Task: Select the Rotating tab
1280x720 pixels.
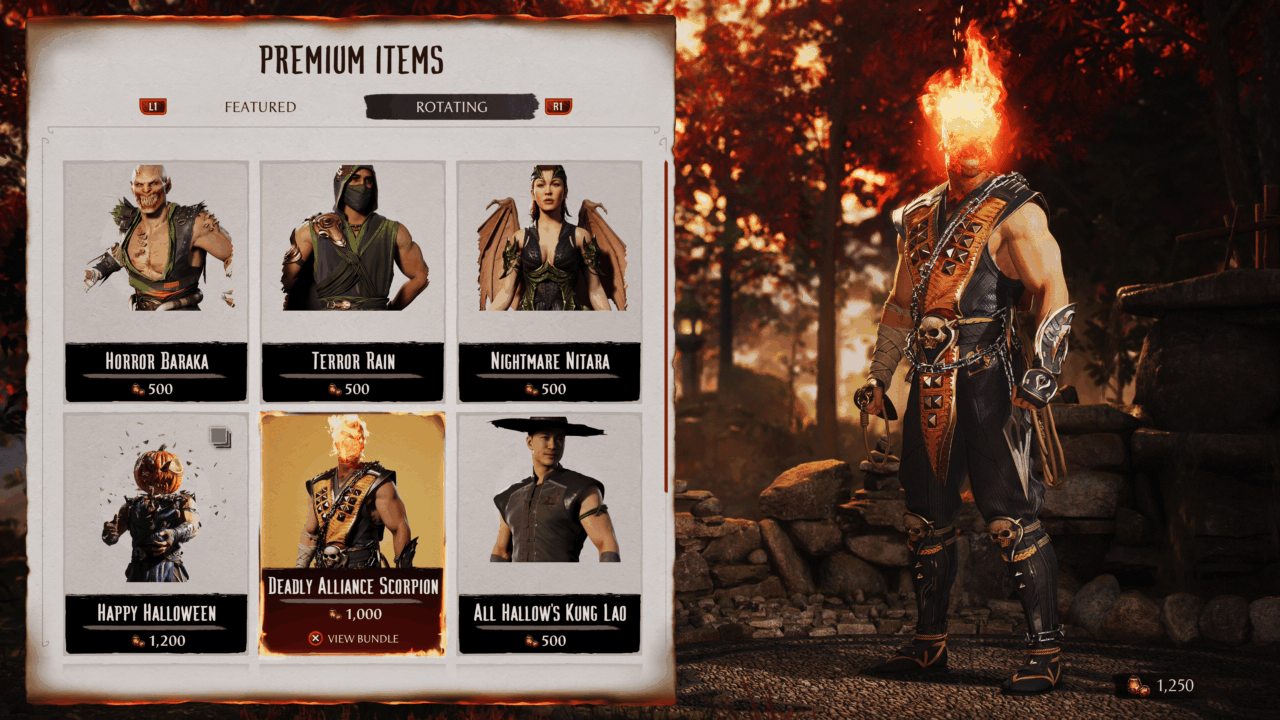Action: click(452, 107)
